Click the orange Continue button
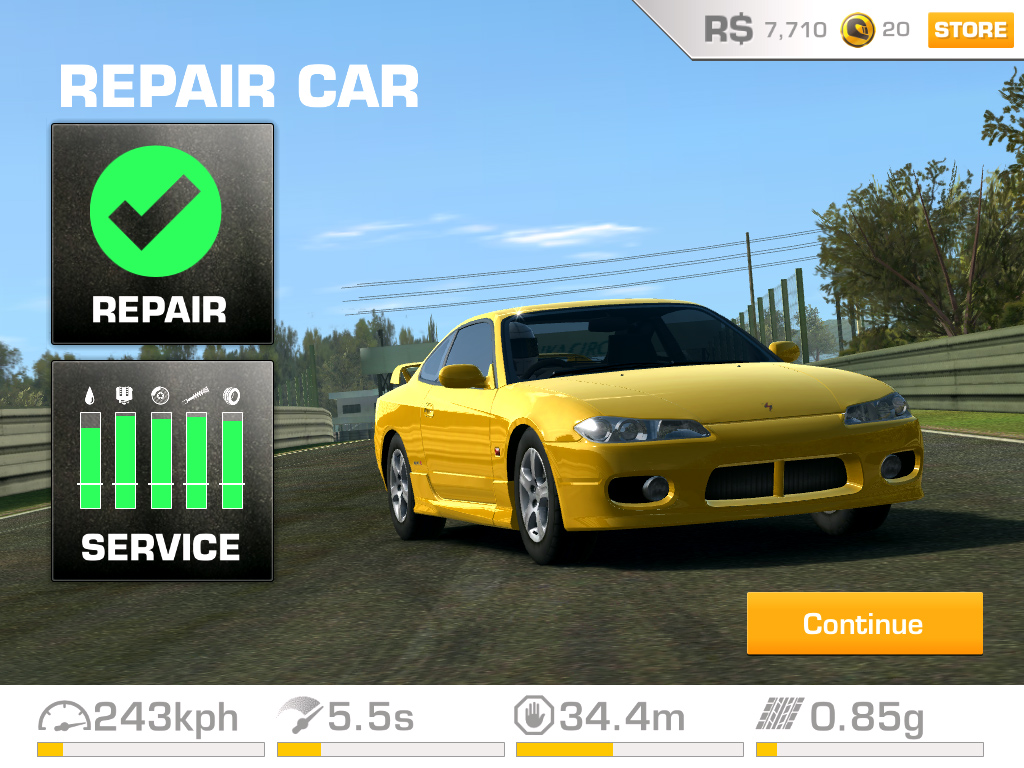Screen dimensions: 1024x768 click(864, 624)
